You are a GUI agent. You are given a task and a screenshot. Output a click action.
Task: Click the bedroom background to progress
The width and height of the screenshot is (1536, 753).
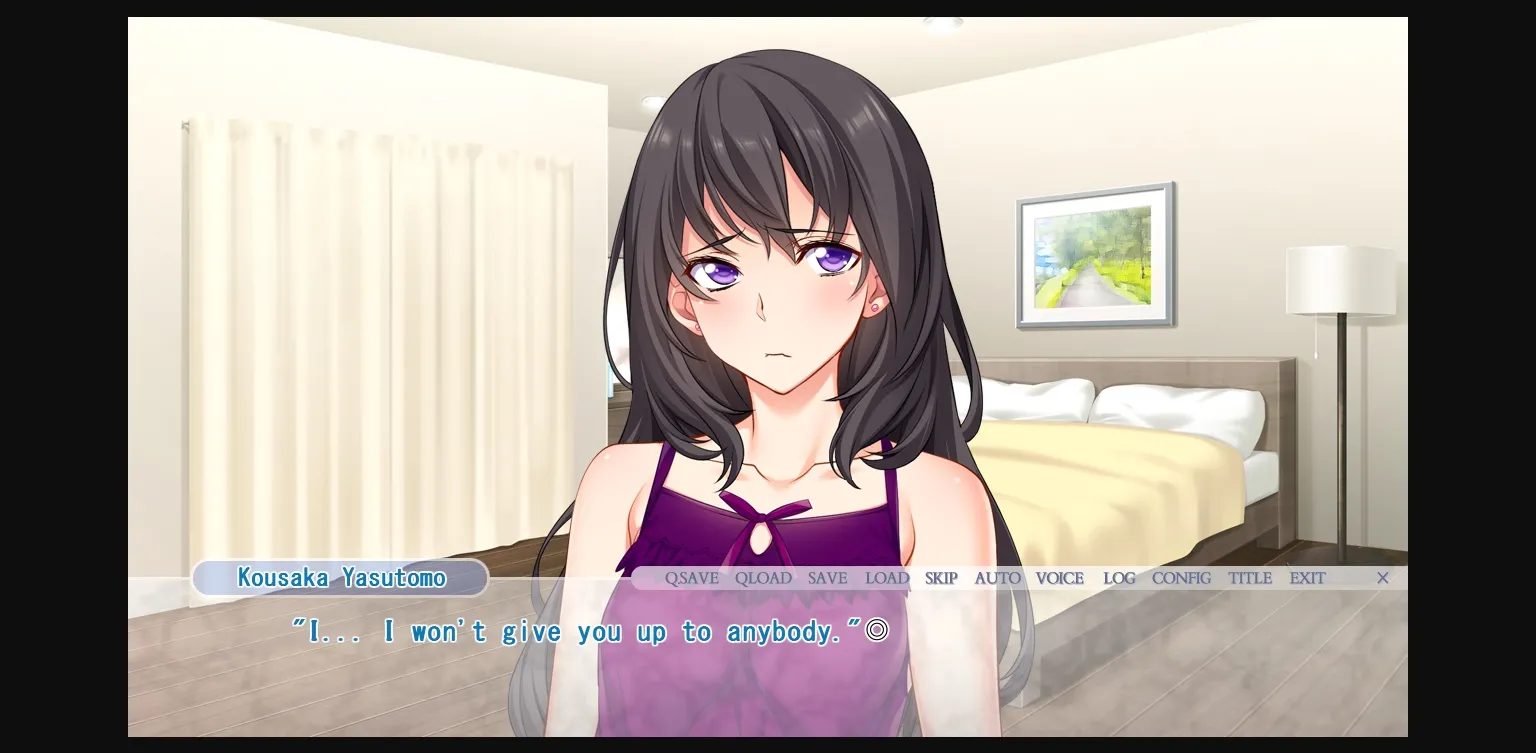(x=1150, y=450)
